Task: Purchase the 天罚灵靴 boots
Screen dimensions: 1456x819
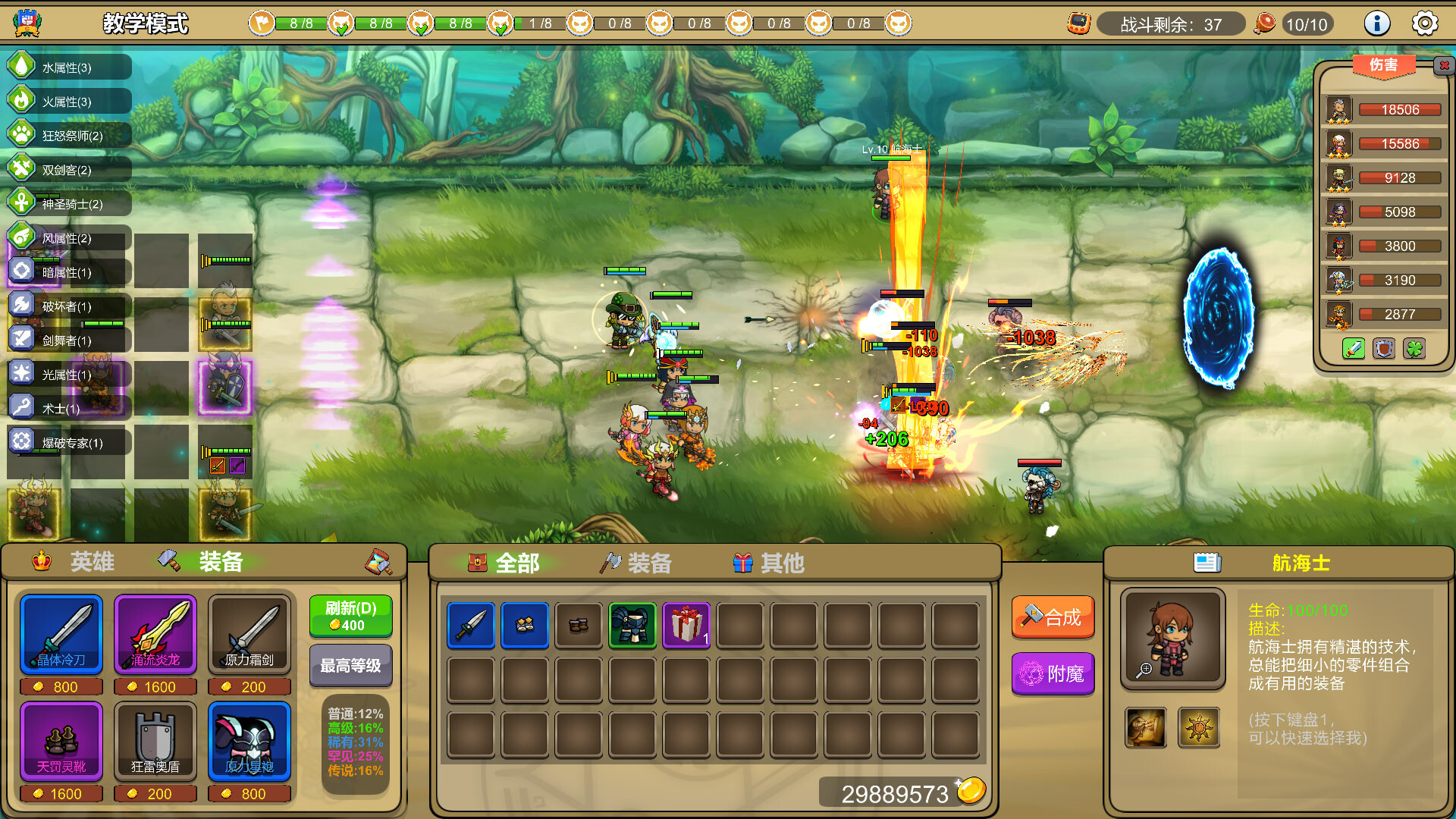Action: pyautogui.click(x=61, y=740)
